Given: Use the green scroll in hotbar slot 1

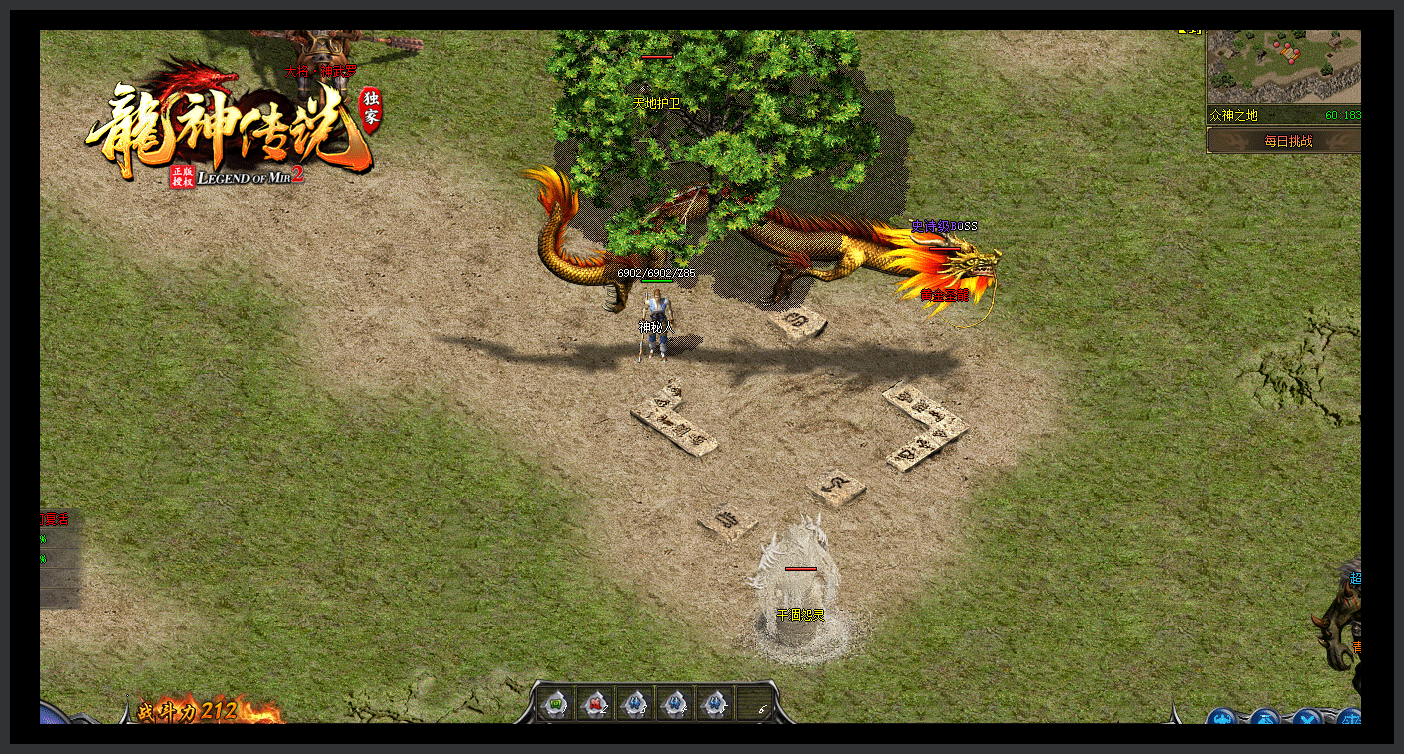Looking at the screenshot, I should (x=557, y=704).
